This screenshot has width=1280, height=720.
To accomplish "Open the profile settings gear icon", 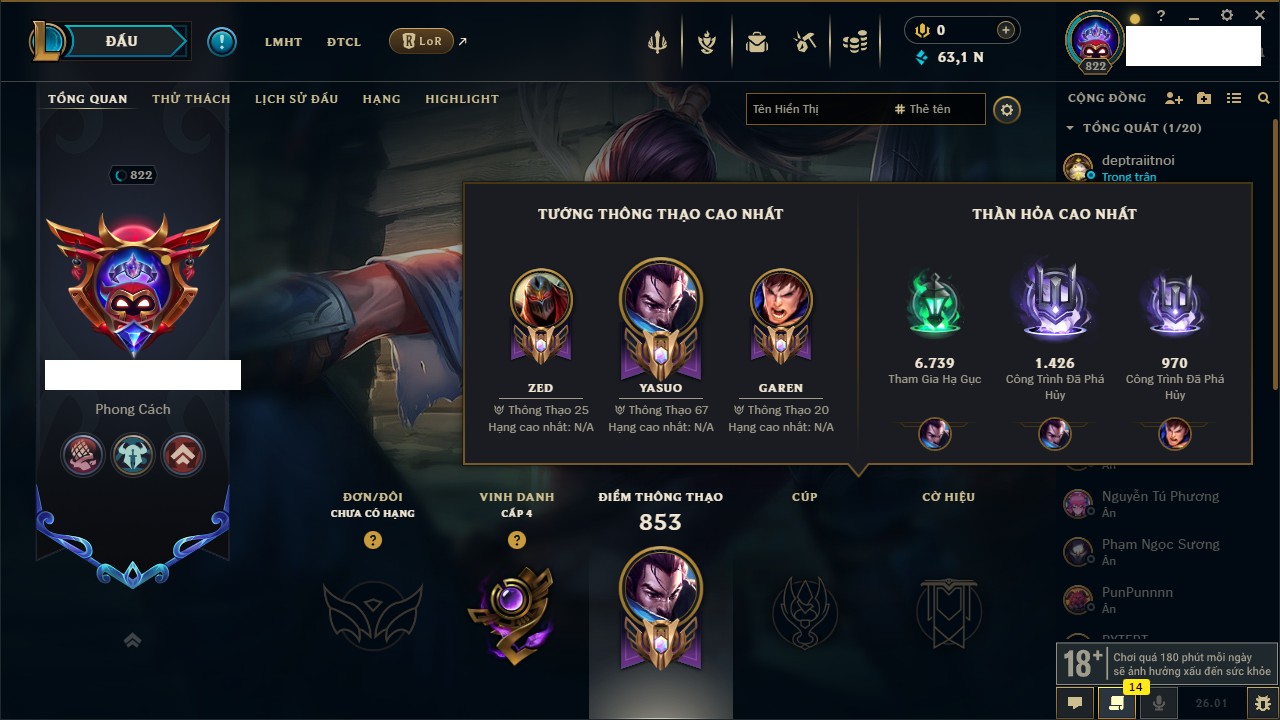I will coord(1007,109).
